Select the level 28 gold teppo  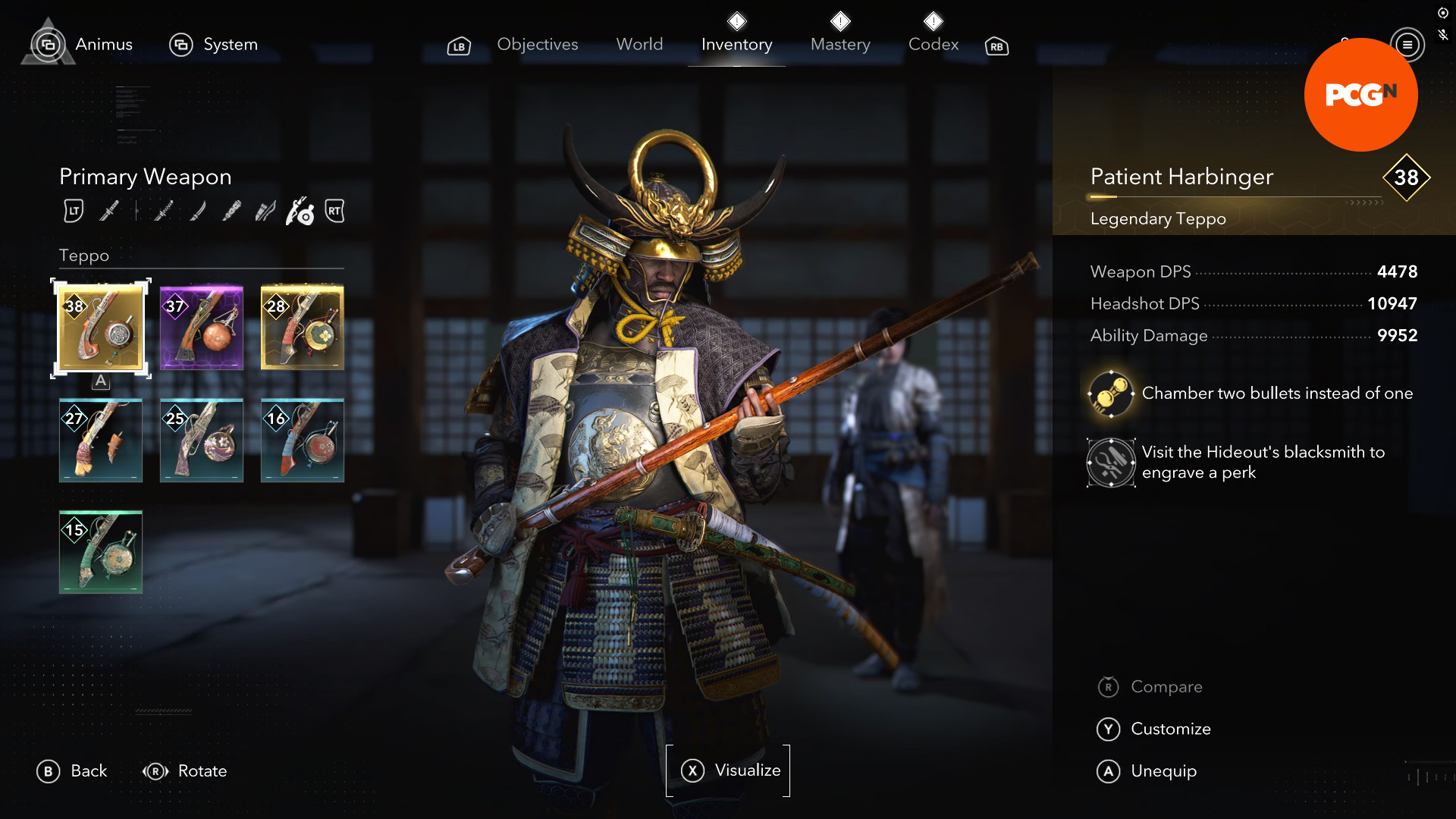coord(303,328)
